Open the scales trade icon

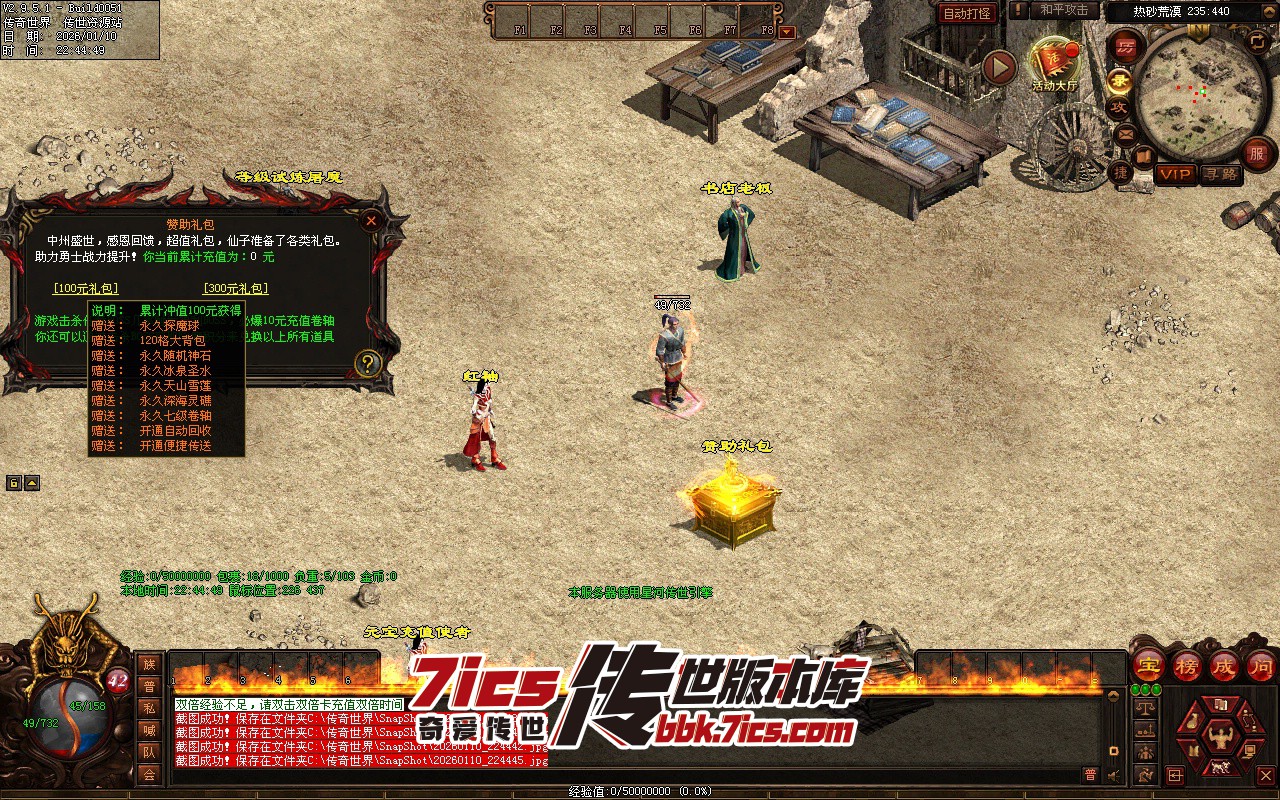pyautogui.click(x=1145, y=707)
